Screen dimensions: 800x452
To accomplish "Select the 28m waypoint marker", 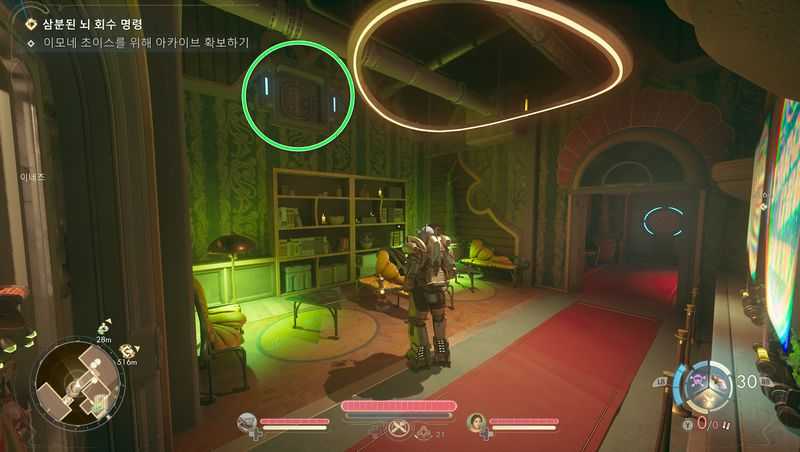I will [104, 329].
